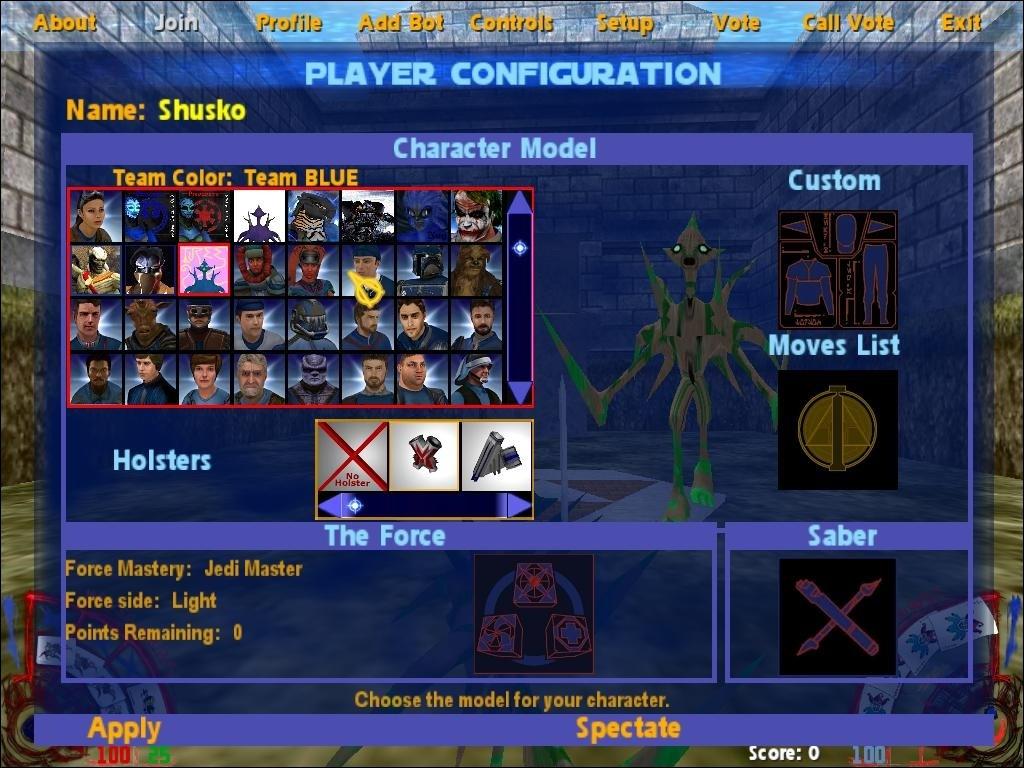Open the Vote menu
This screenshot has width=1024, height=768.
[x=737, y=22]
